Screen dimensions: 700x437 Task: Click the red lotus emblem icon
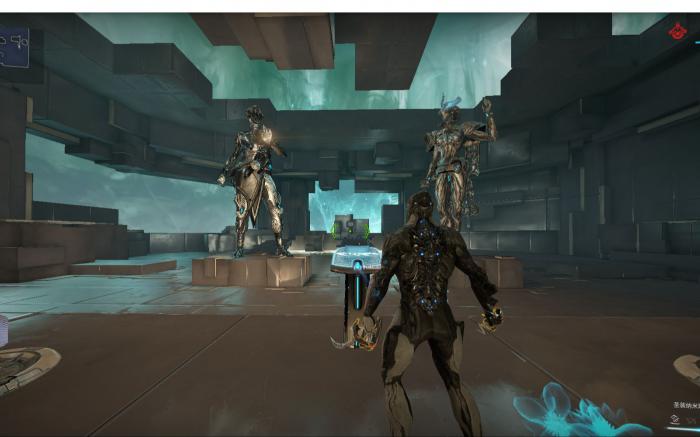click(678, 33)
